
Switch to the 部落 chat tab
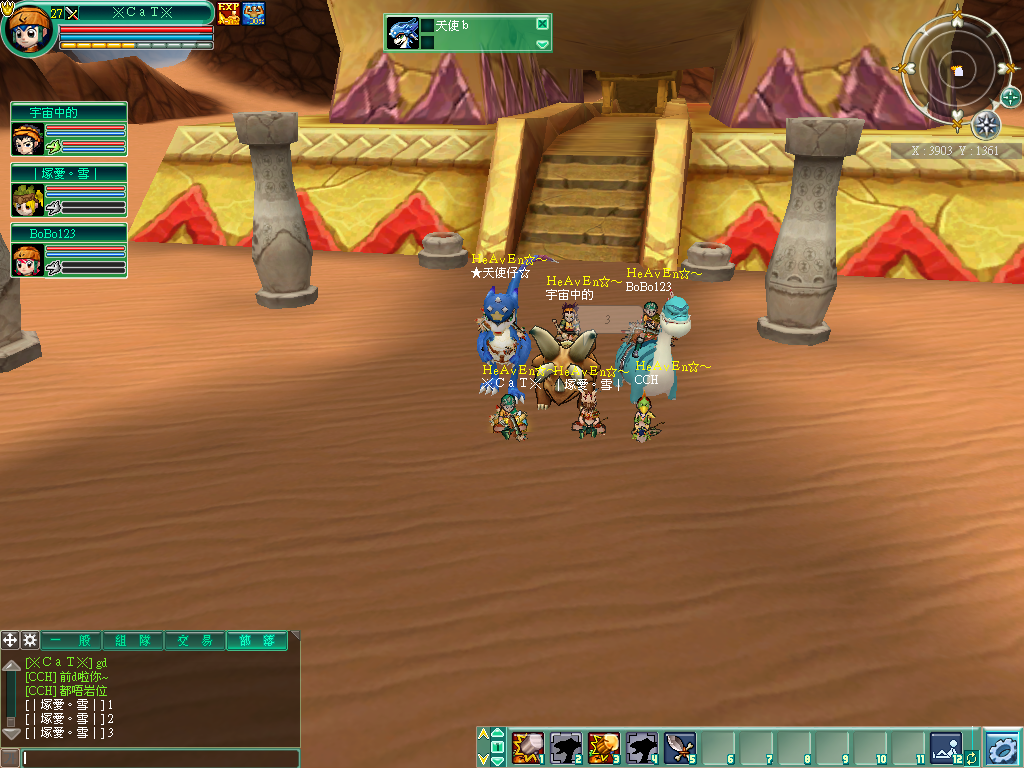pos(256,641)
